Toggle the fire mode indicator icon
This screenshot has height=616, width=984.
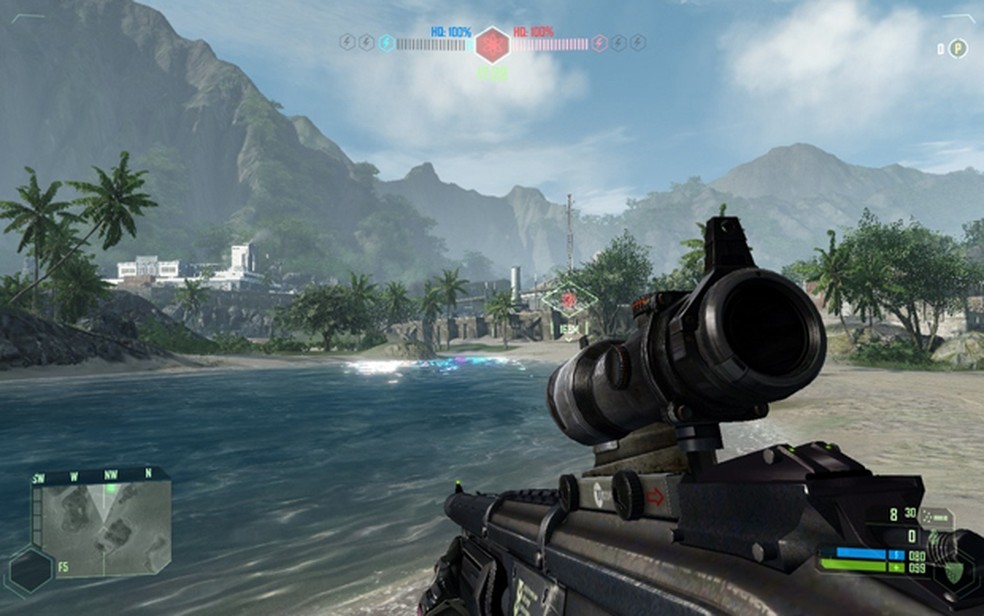(x=935, y=518)
